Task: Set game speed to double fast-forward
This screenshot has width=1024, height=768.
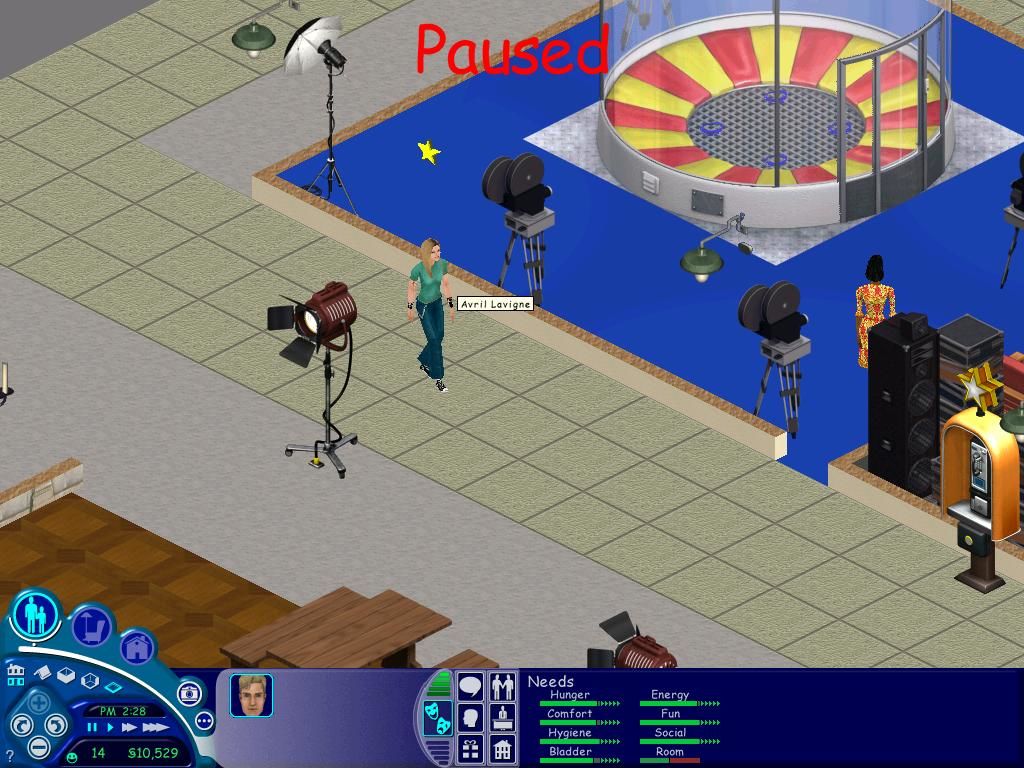Action: pos(129,728)
